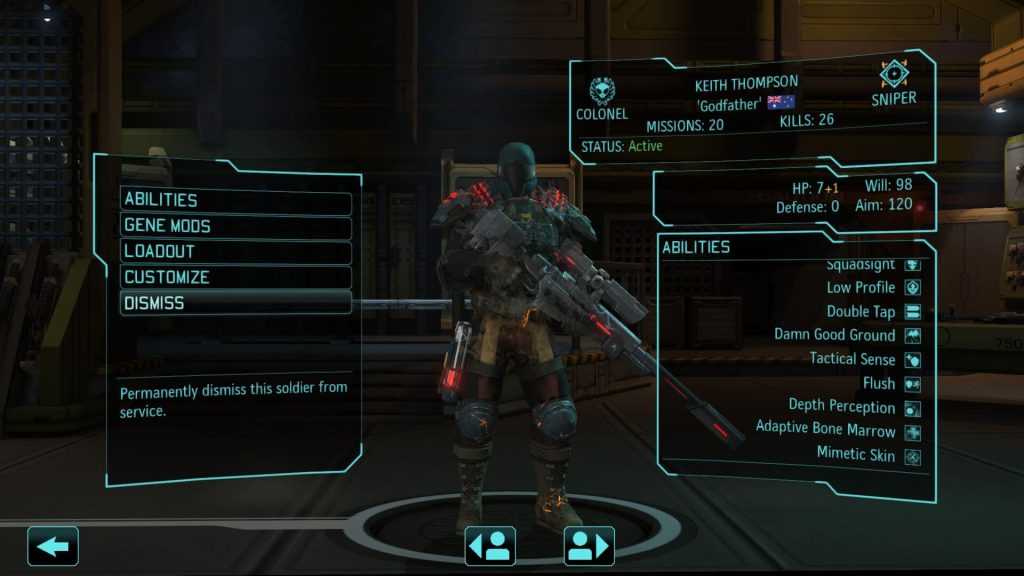Switch to the previous soldier
The width and height of the screenshot is (1024, 576).
[490, 546]
